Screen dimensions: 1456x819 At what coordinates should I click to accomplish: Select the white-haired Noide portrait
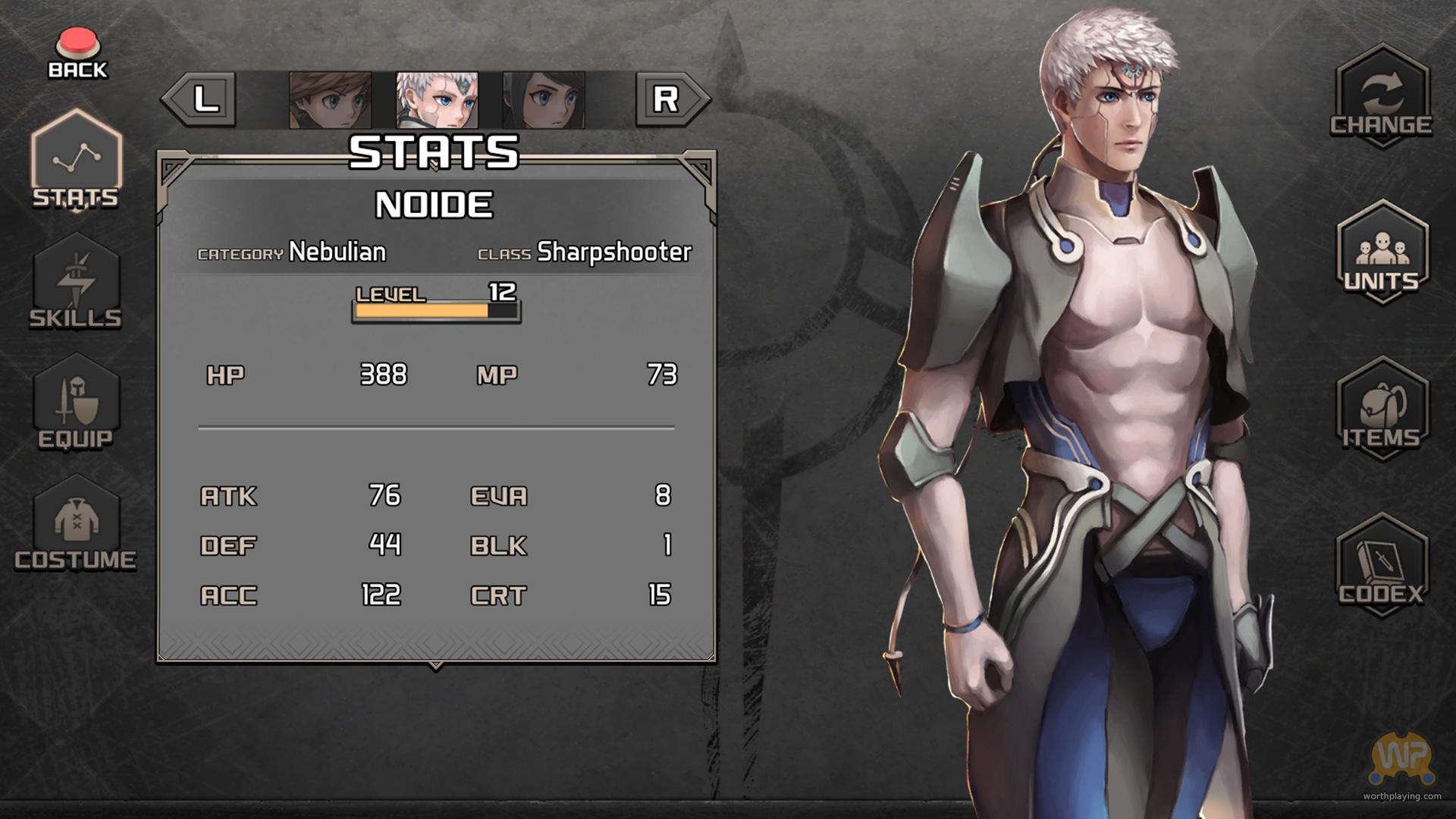(x=438, y=100)
